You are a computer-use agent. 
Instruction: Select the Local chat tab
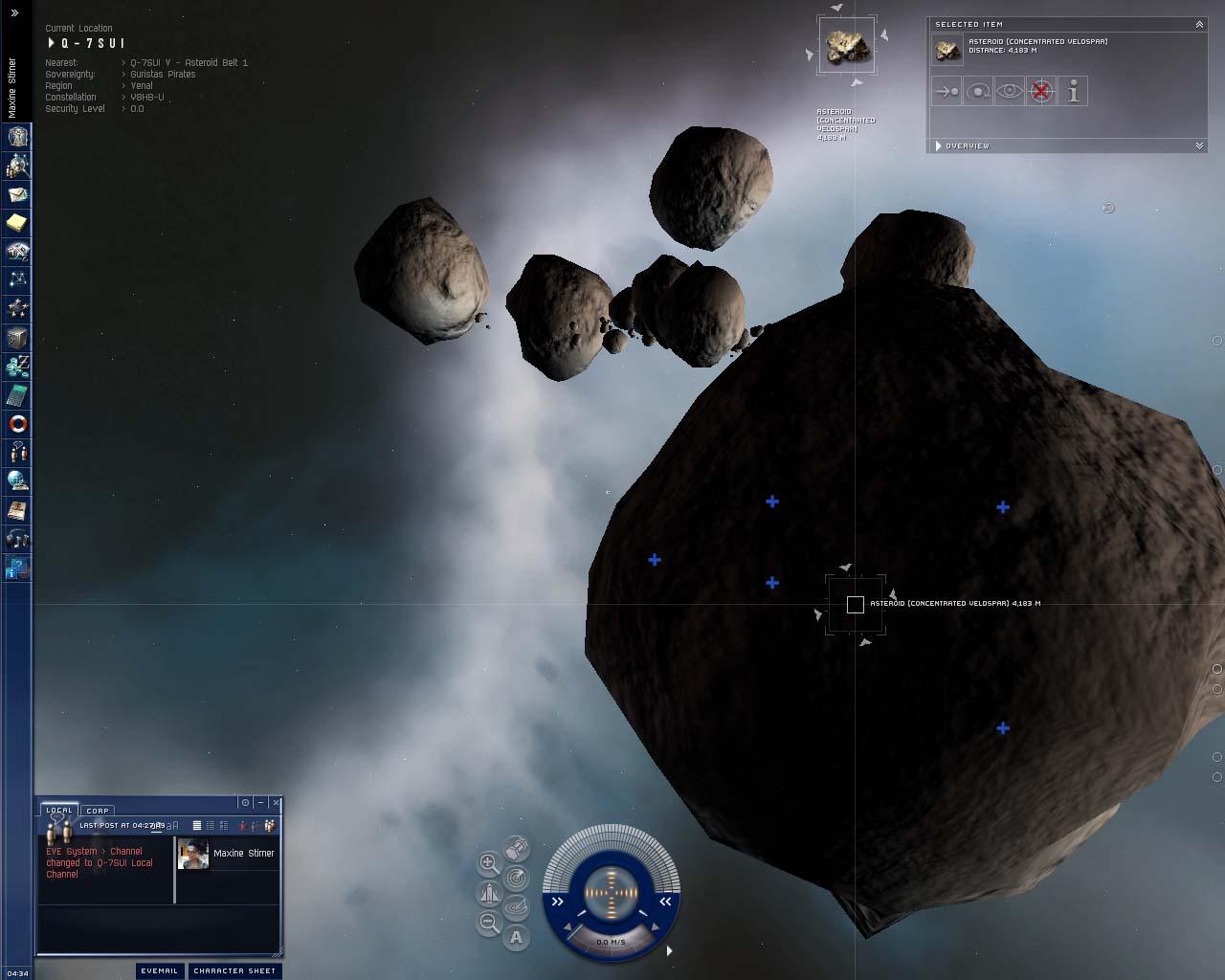point(59,811)
